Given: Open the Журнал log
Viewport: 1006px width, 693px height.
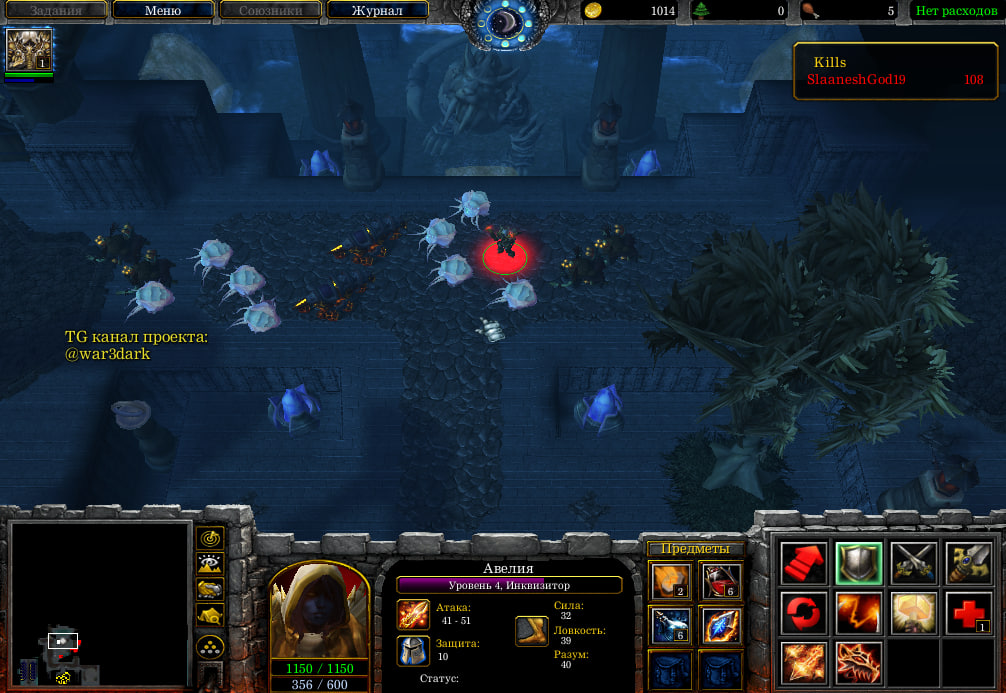Looking at the screenshot, I should coord(377,11).
